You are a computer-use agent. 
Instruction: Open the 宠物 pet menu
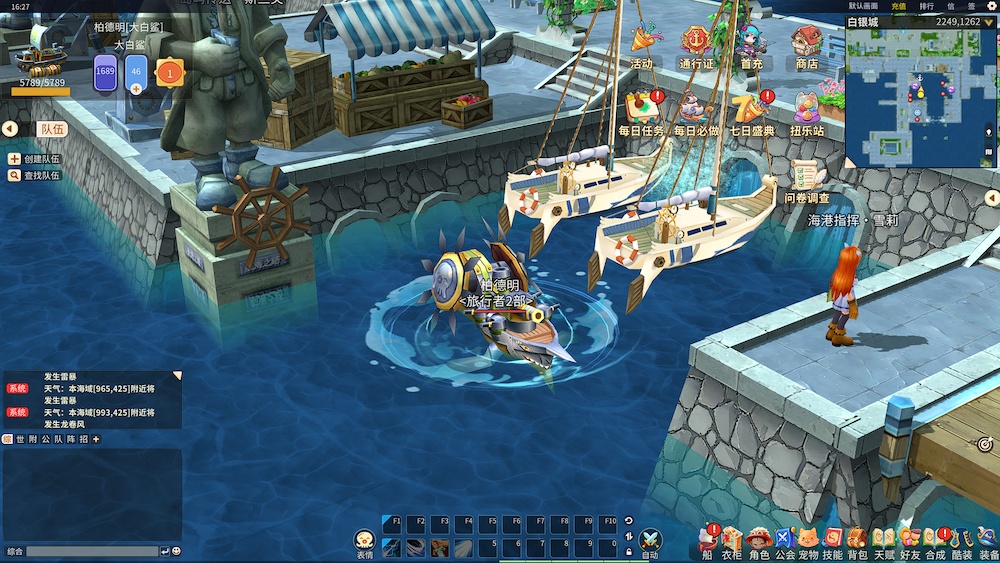[x=807, y=540]
